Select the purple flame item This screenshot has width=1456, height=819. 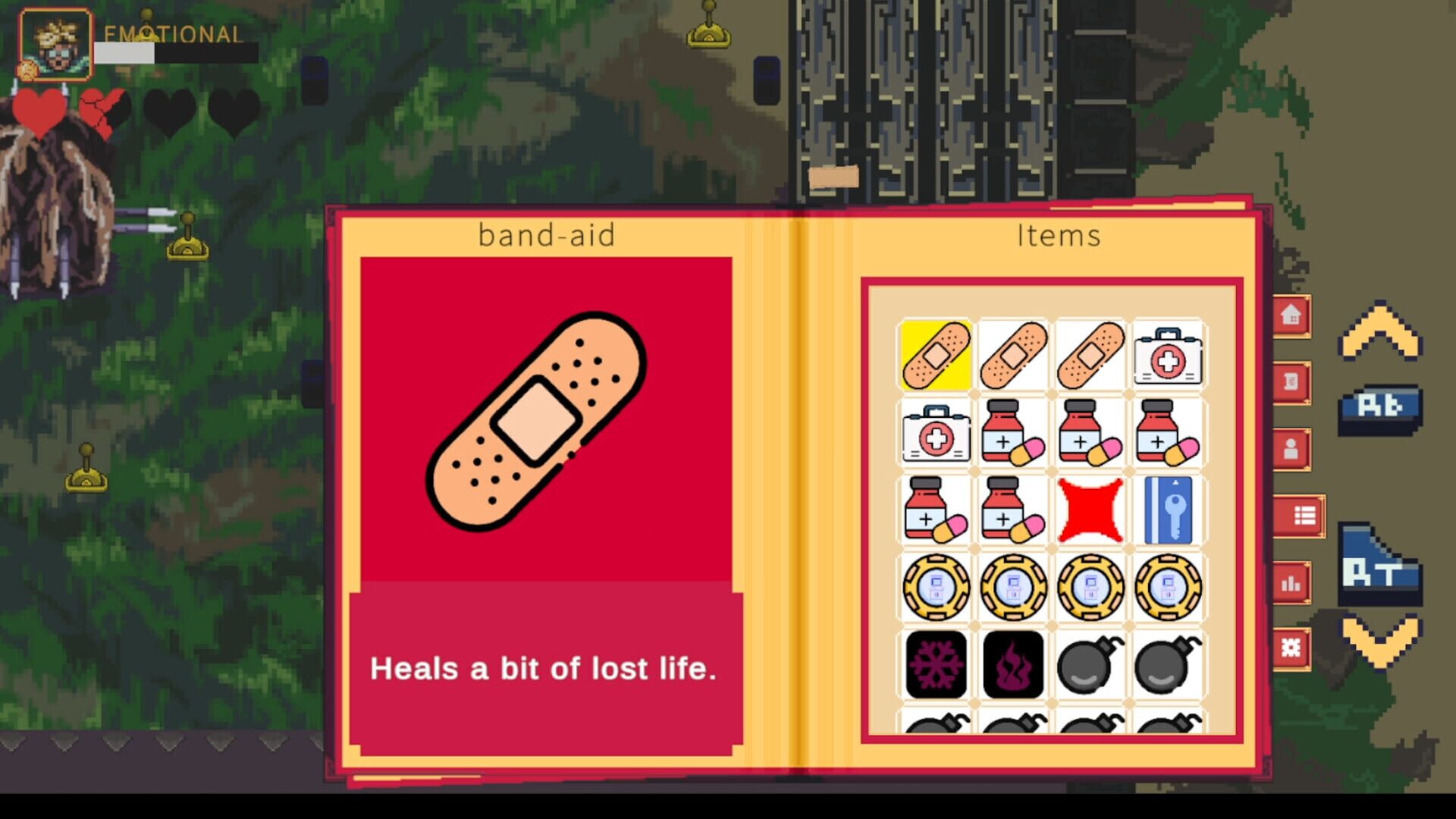click(1013, 665)
